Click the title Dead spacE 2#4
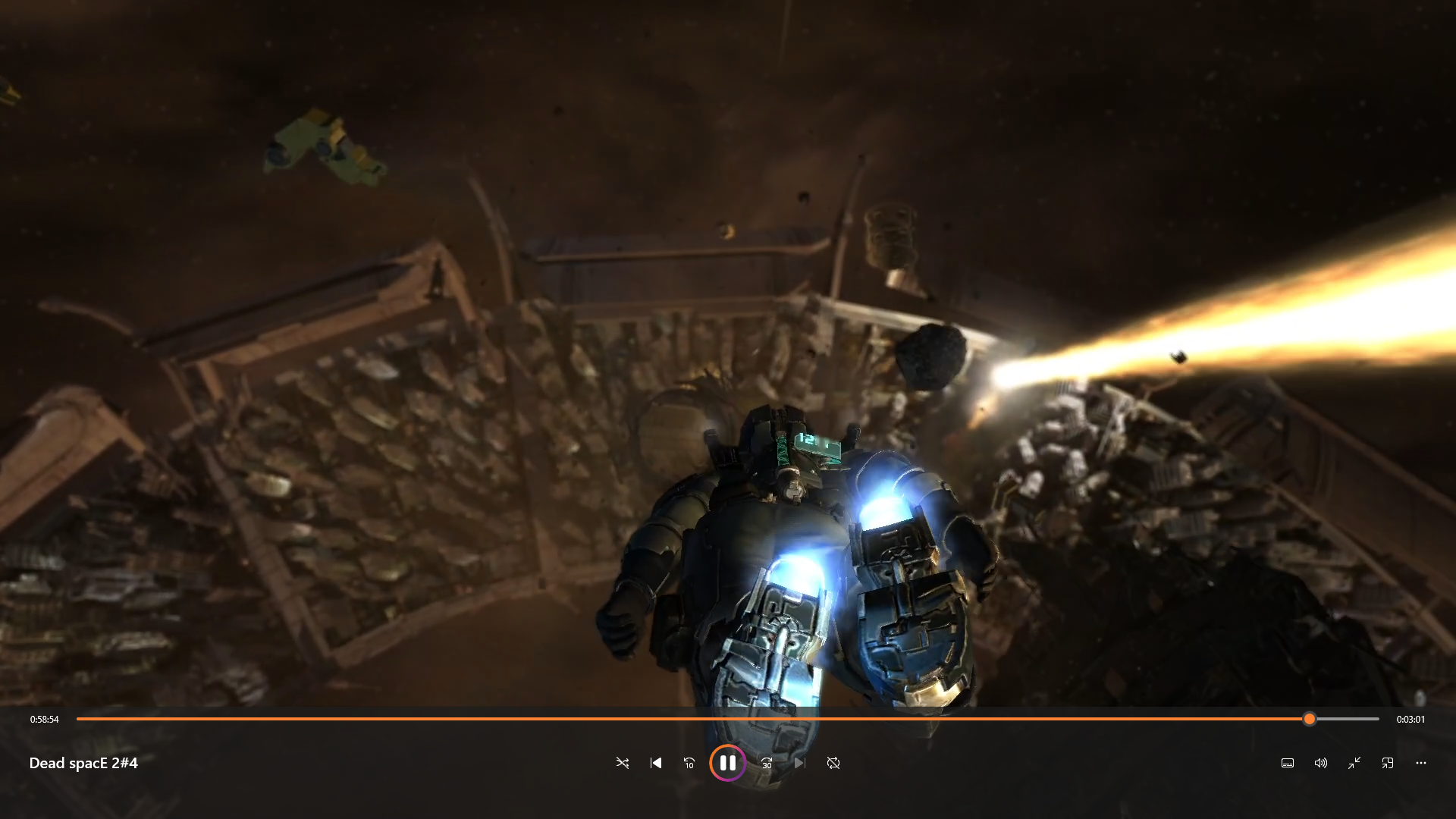The width and height of the screenshot is (1456, 819). (x=83, y=763)
